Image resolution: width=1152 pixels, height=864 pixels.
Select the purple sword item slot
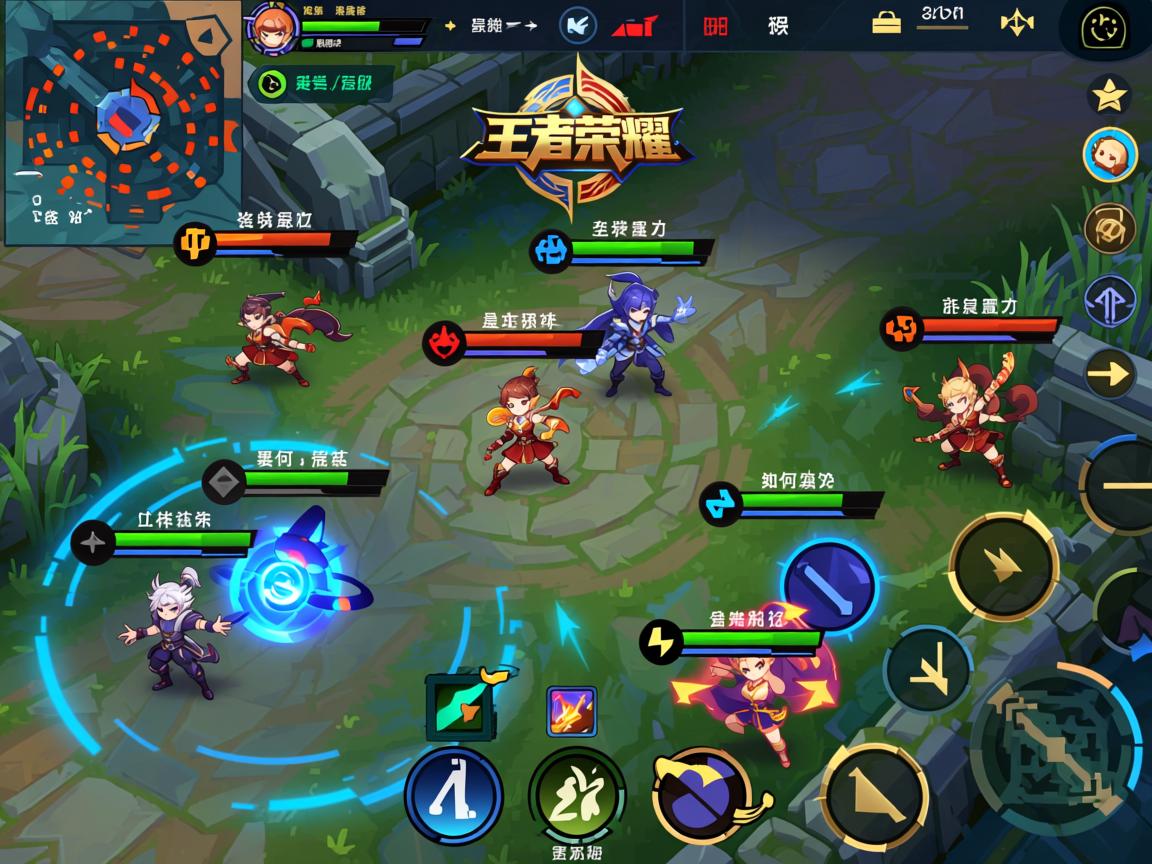pos(572,711)
